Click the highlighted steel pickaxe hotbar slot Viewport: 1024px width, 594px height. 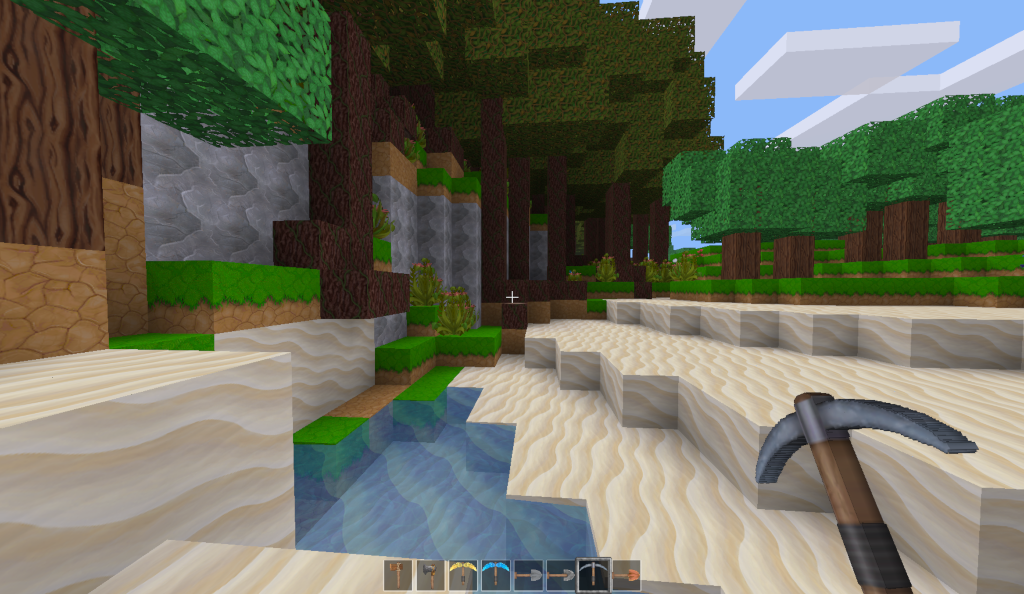(593, 575)
